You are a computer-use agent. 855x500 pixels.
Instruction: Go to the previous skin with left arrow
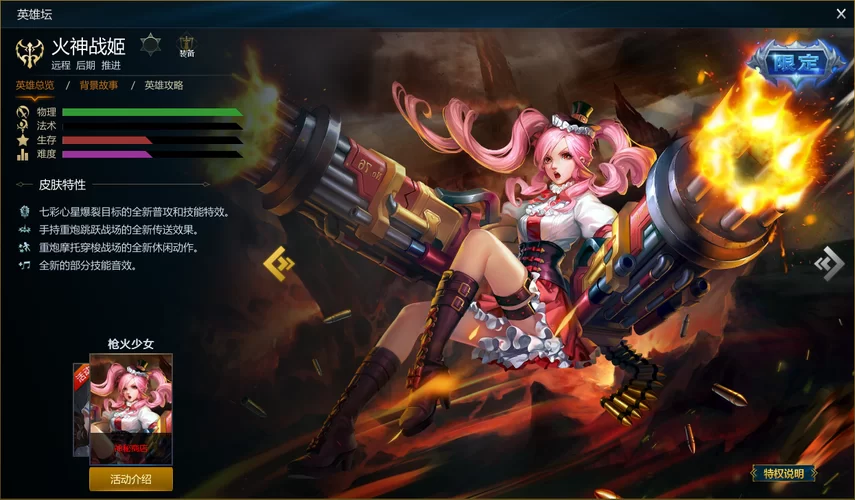pyautogui.click(x=279, y=263)
